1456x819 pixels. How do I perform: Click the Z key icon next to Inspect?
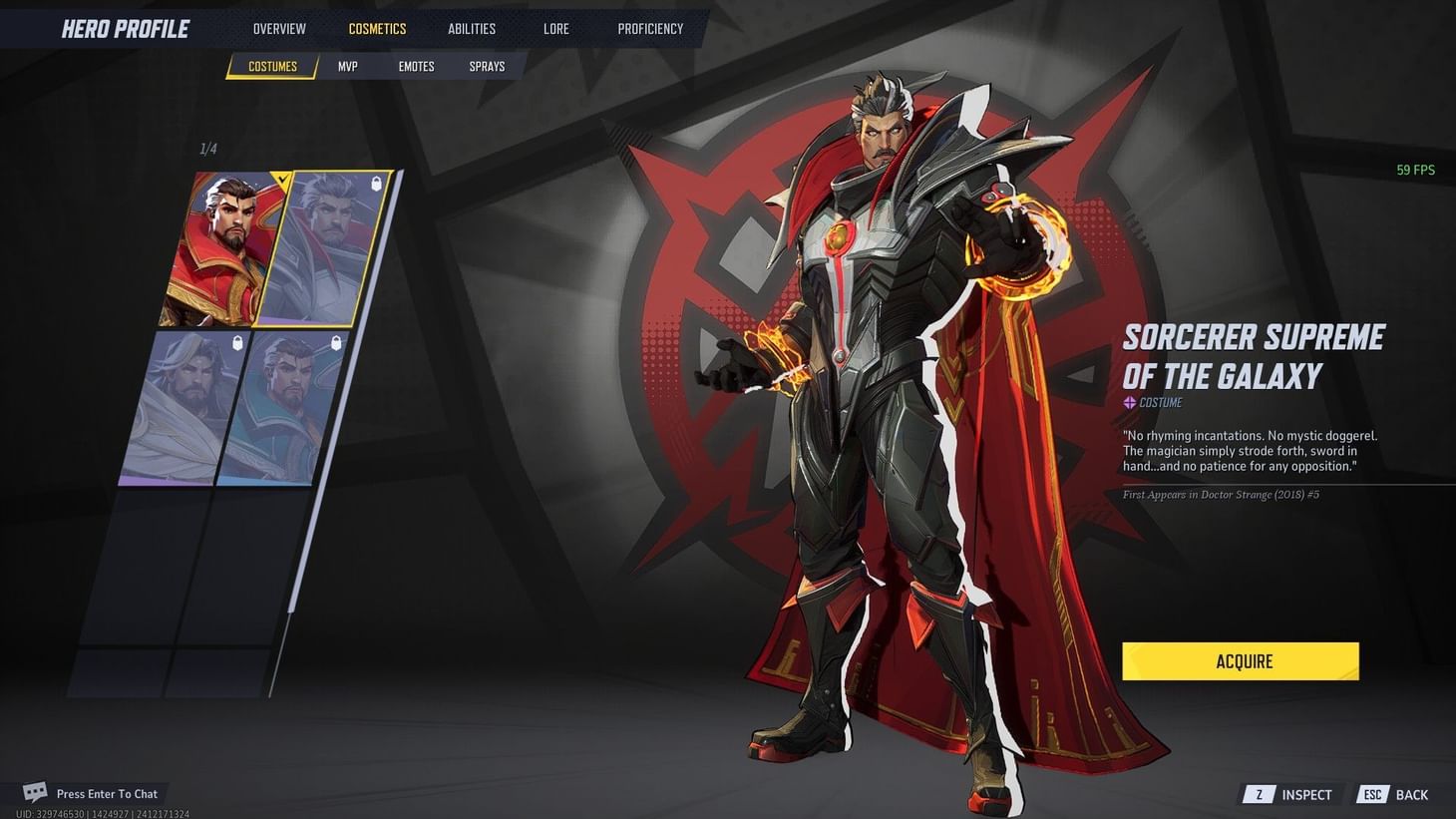(x=1259, y=794)
